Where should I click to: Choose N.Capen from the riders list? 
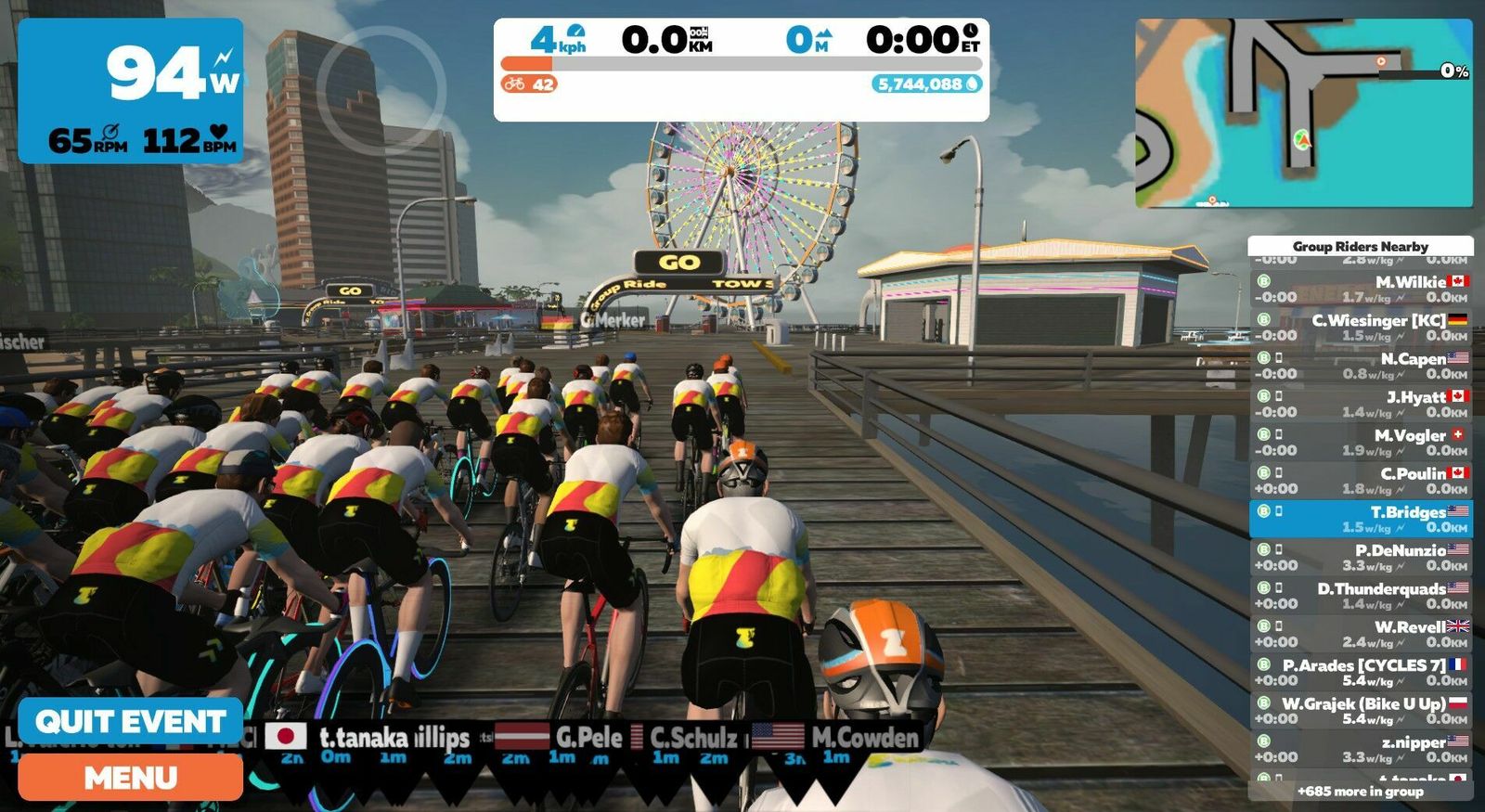(1360, 367)
